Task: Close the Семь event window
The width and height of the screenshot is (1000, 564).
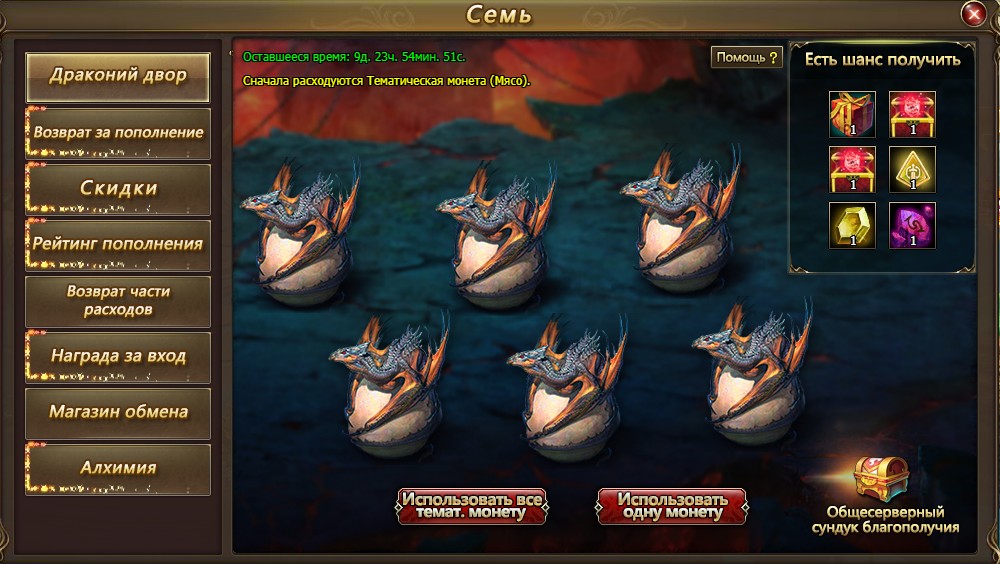Action: (972, 13)
